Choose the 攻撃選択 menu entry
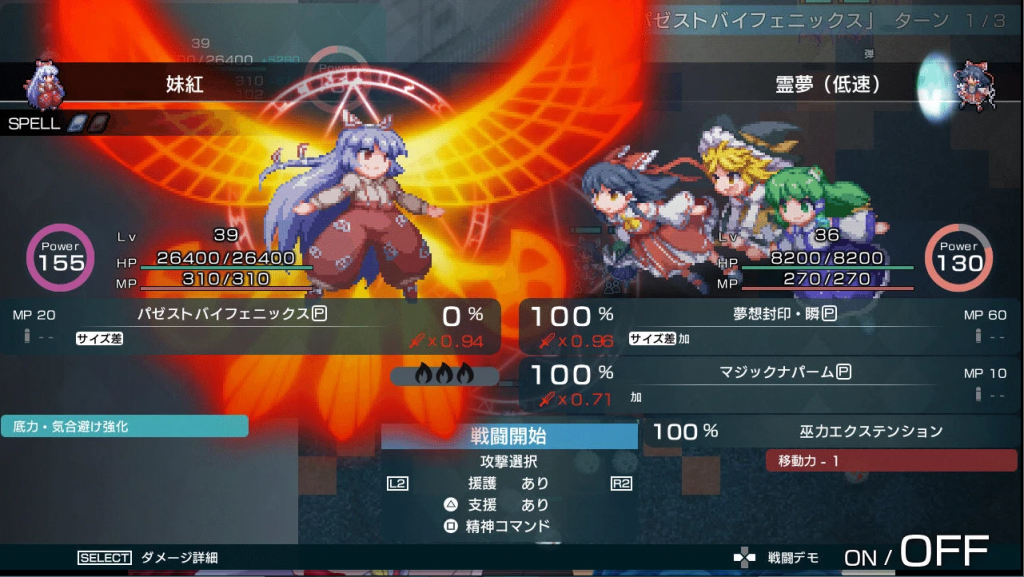Screen dimensions: 1024x577 pos(509,463)
